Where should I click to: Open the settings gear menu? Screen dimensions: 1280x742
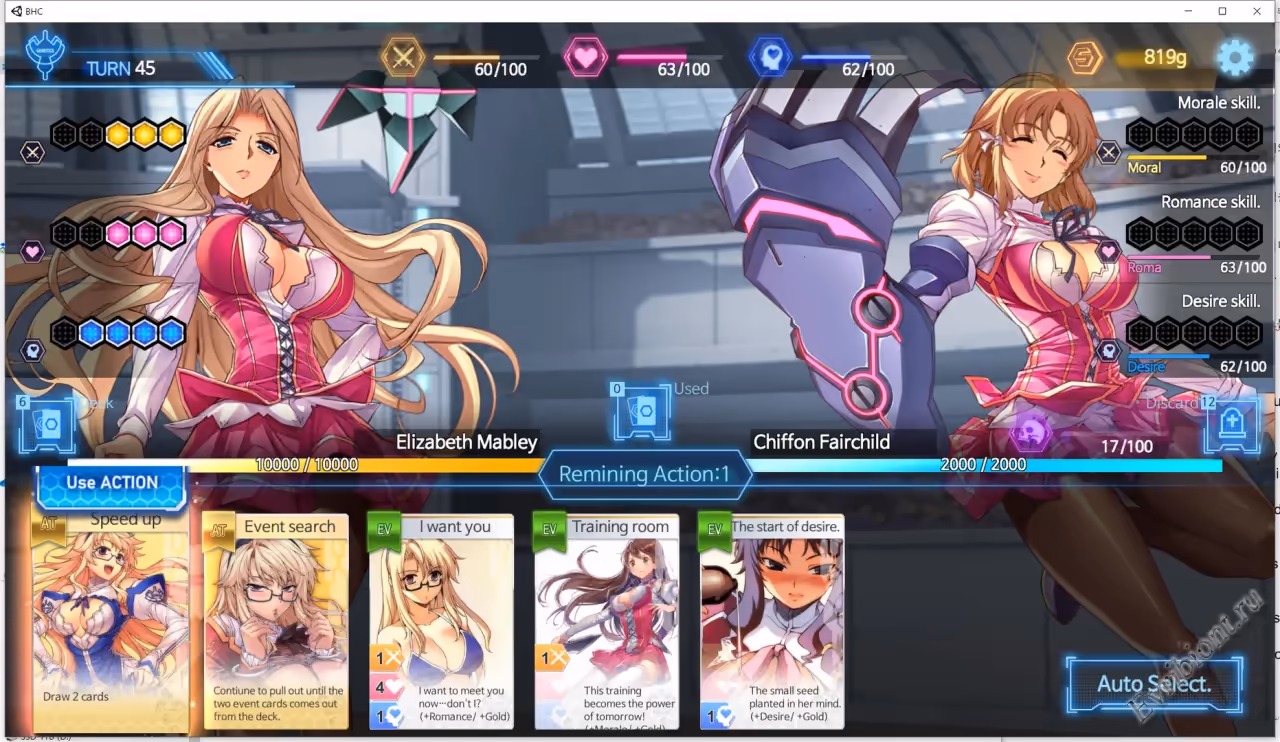coord(1235,58)
